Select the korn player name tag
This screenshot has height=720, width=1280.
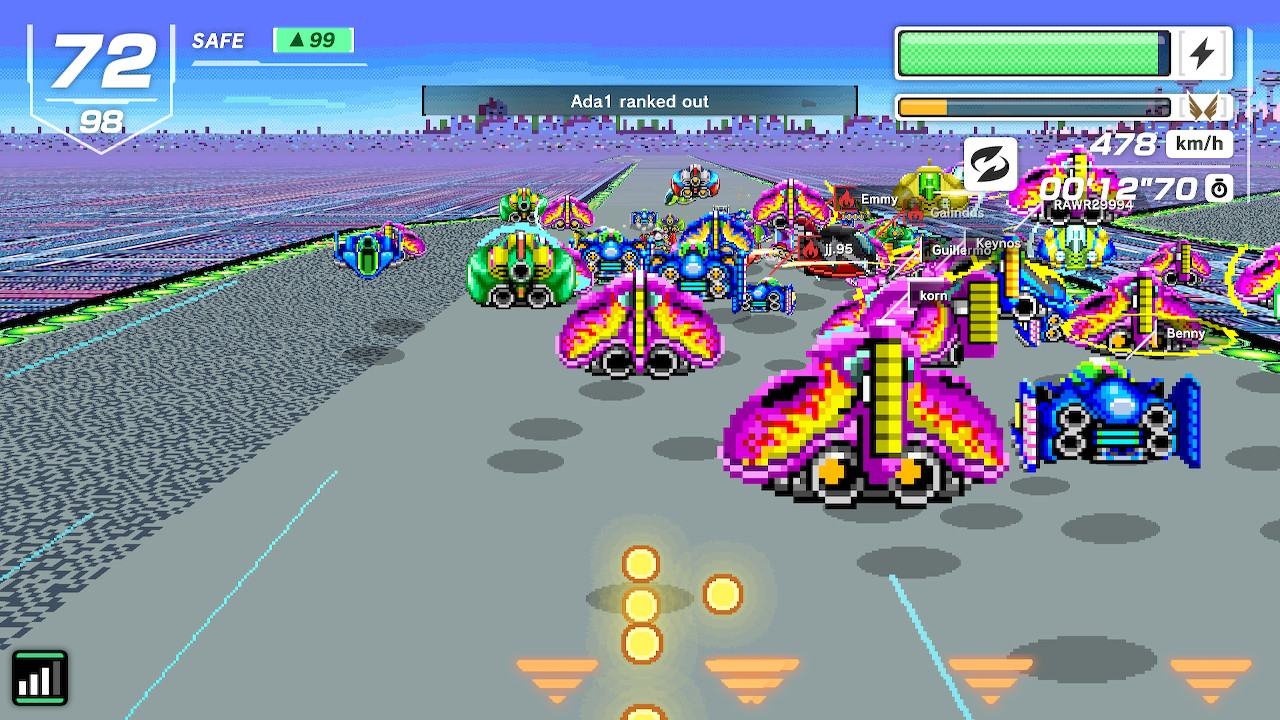[x=933, y=296]
